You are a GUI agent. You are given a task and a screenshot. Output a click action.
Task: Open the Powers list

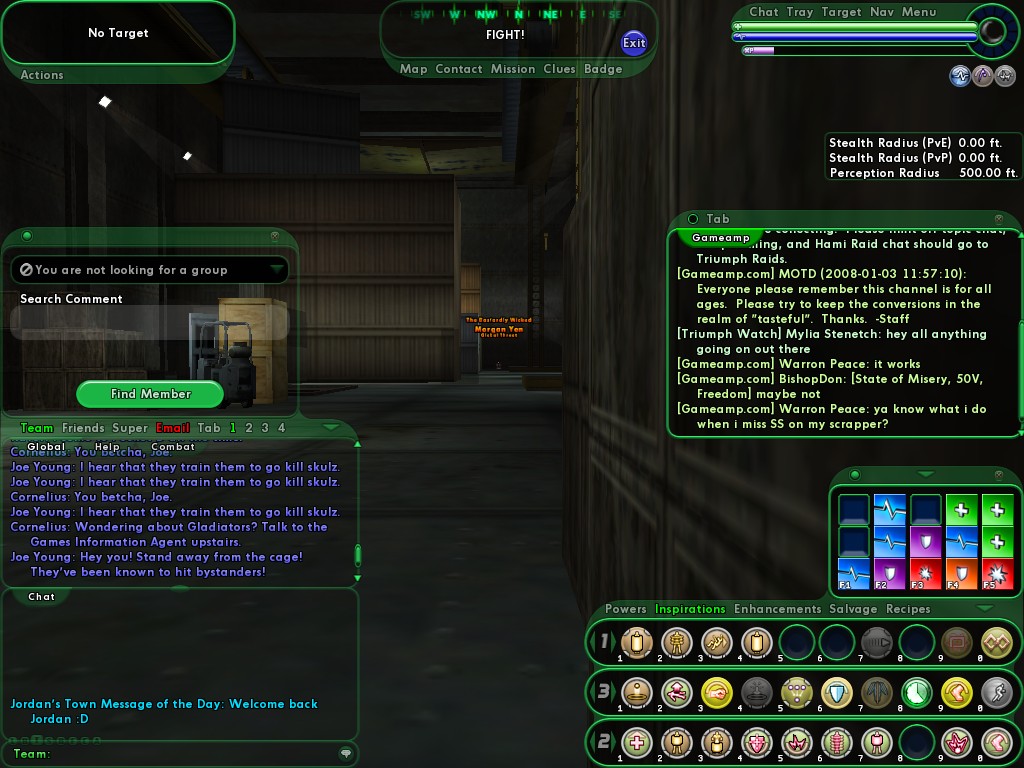(x=626, y=609)
